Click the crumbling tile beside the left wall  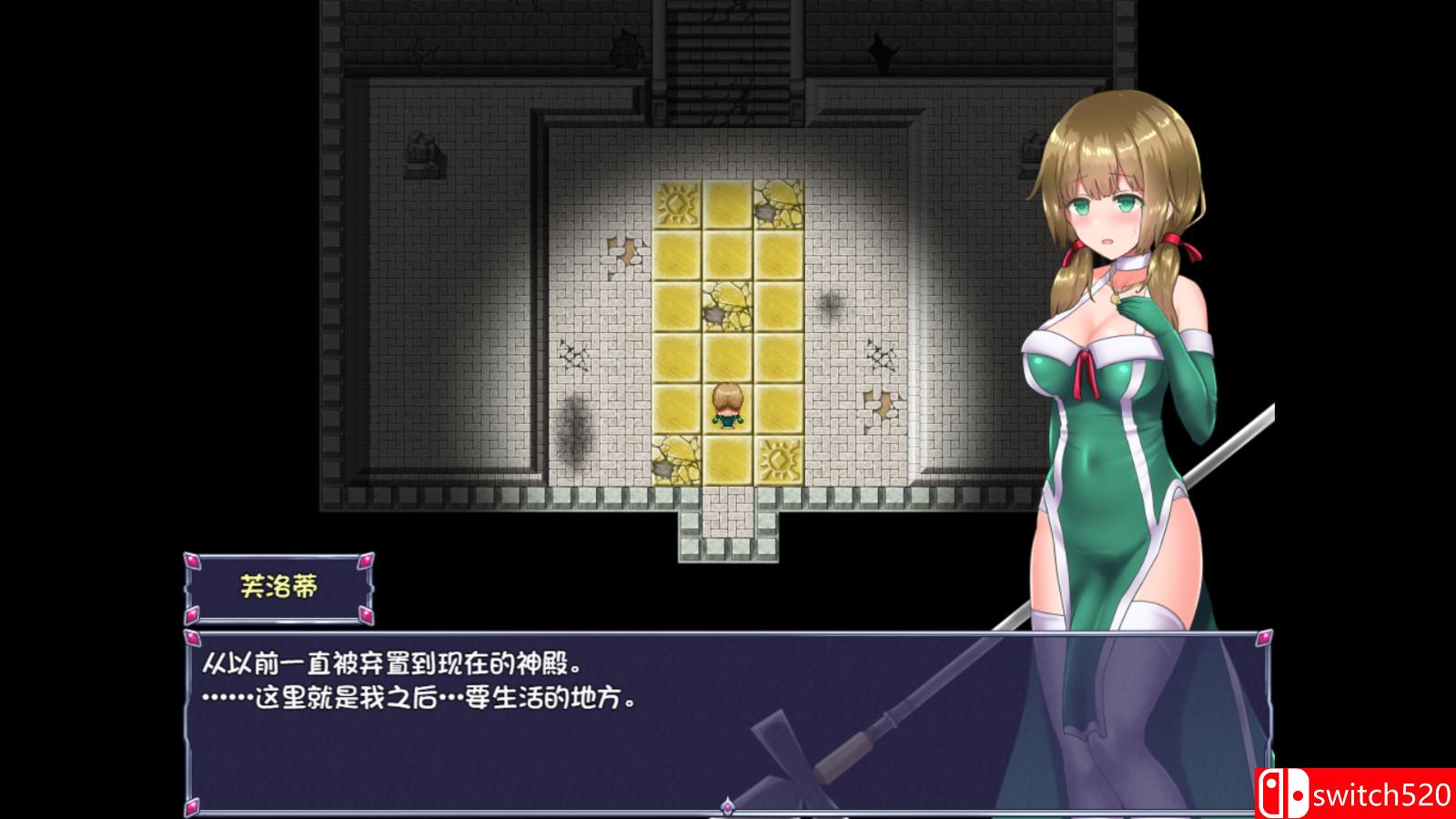click(x=623, y=248)
